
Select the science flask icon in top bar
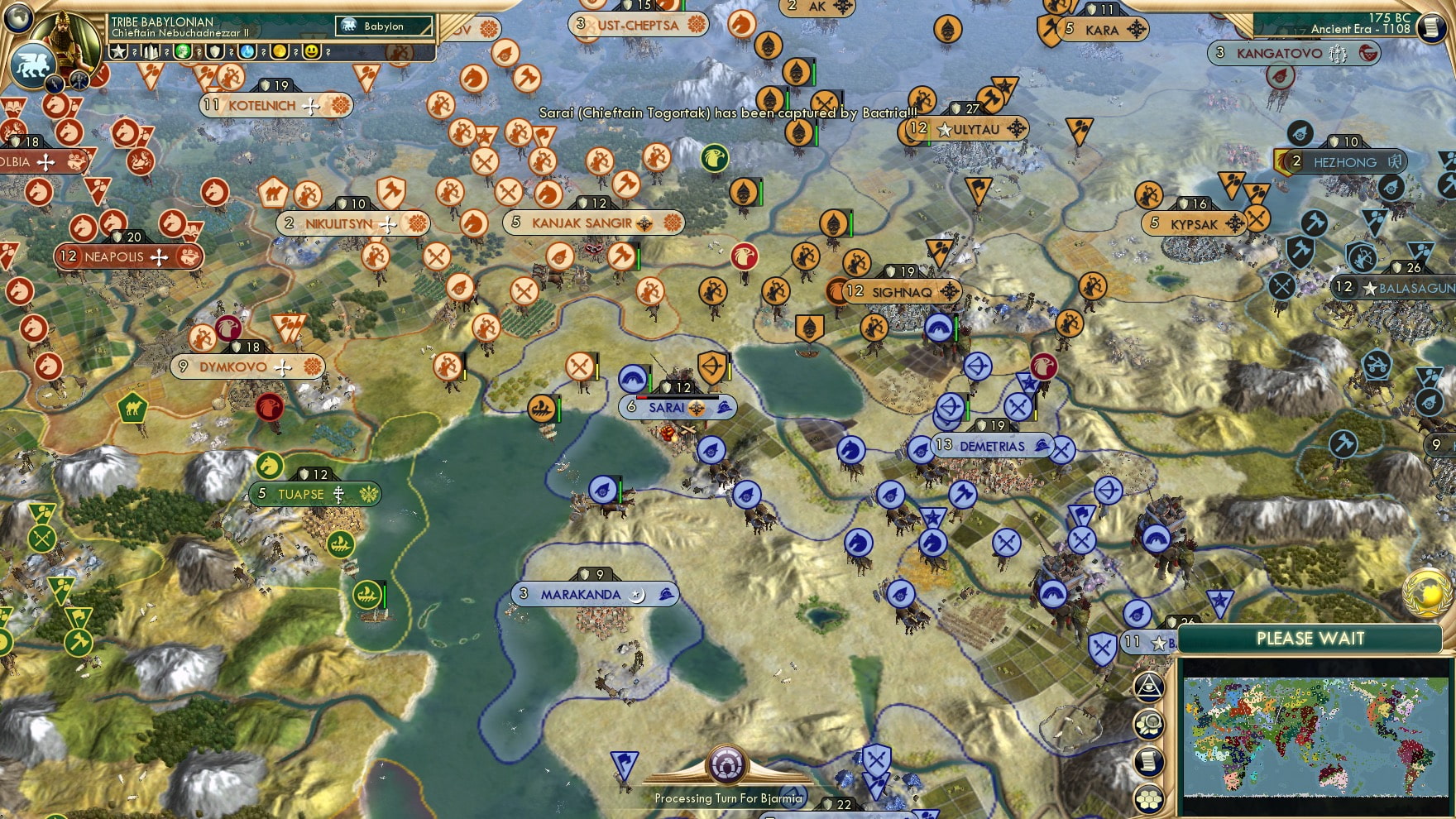[x=248, y=51]
